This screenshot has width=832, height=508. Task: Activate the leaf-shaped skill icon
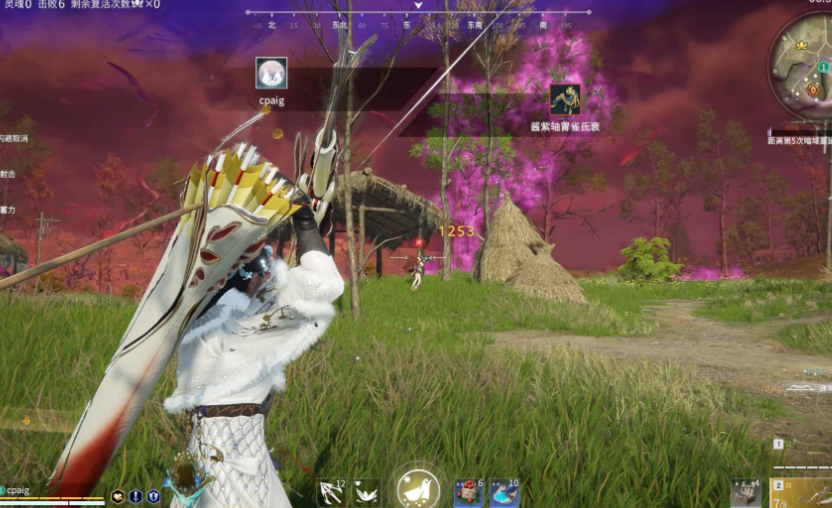(366, 492)
